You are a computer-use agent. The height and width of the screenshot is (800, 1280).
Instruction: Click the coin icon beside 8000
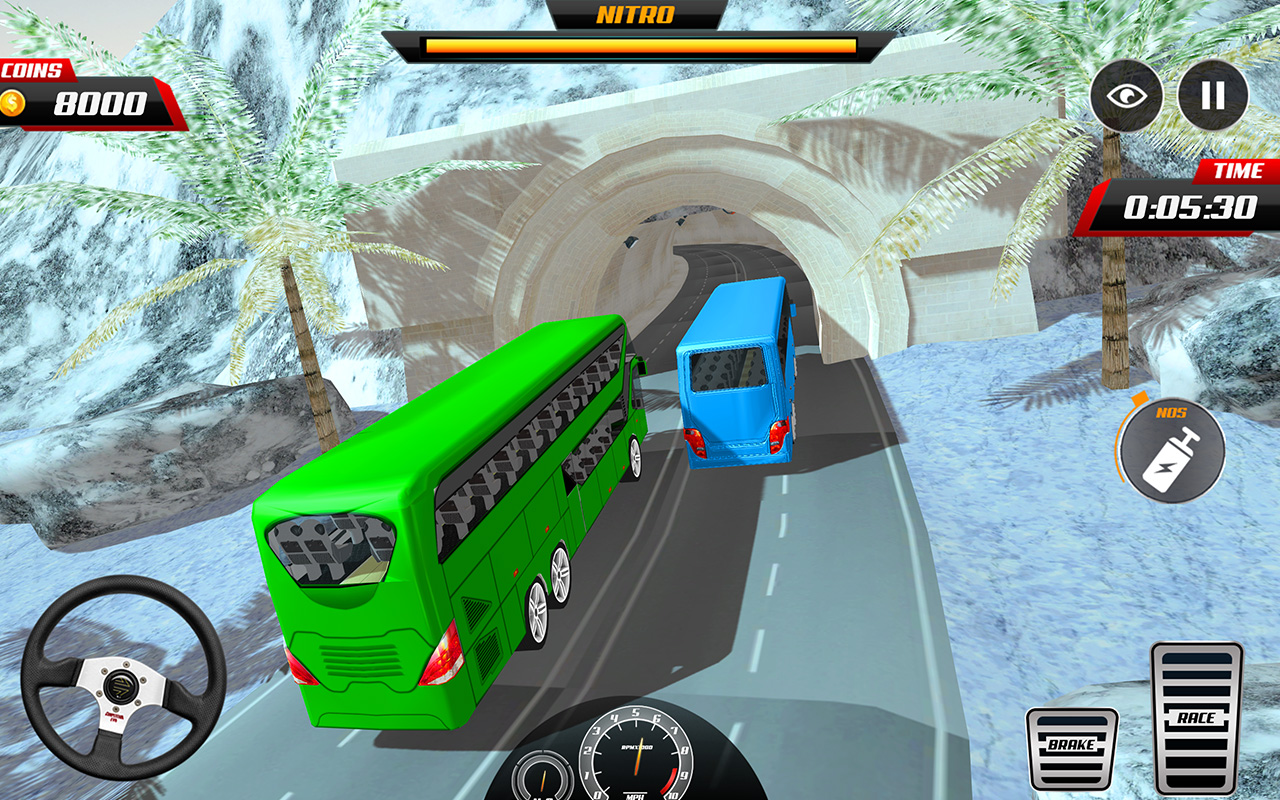14,102
